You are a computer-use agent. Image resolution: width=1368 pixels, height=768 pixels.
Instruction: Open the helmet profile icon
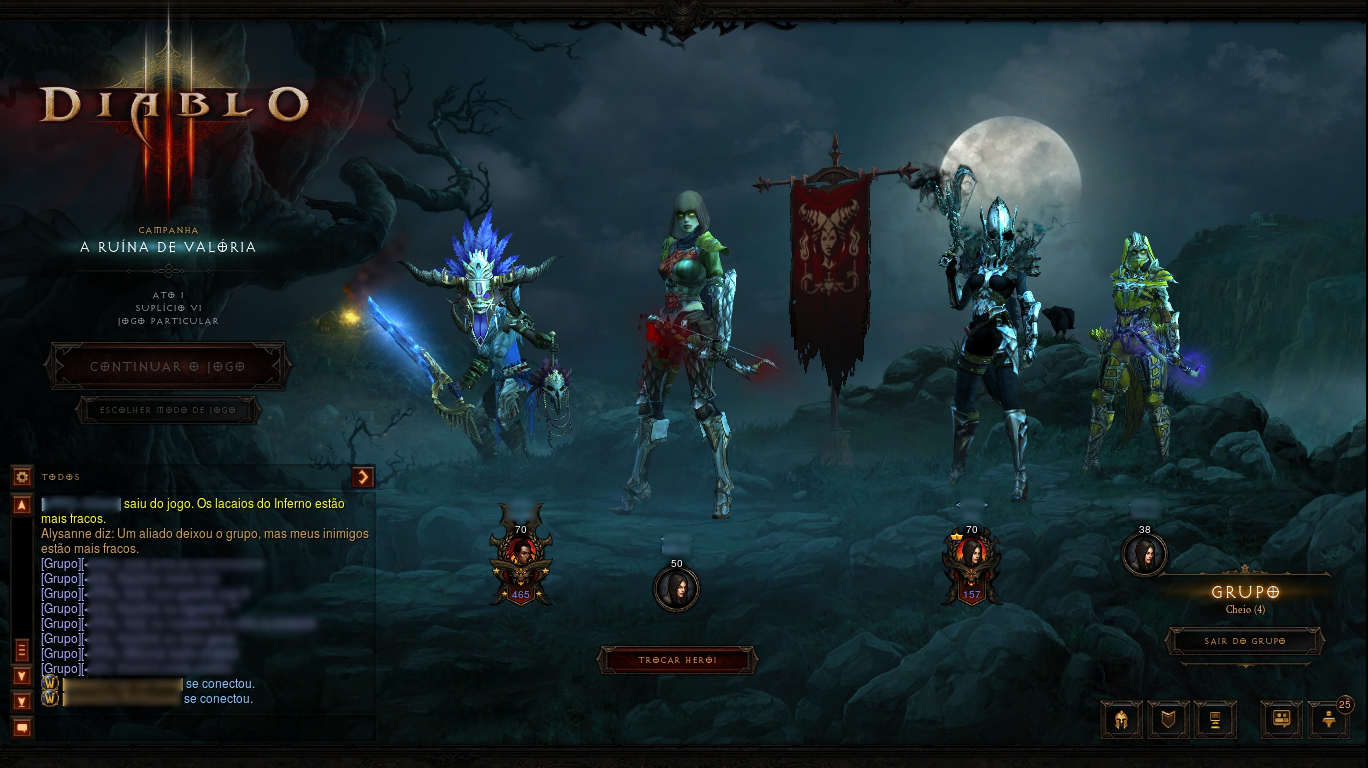click(x=1120, y=719)
